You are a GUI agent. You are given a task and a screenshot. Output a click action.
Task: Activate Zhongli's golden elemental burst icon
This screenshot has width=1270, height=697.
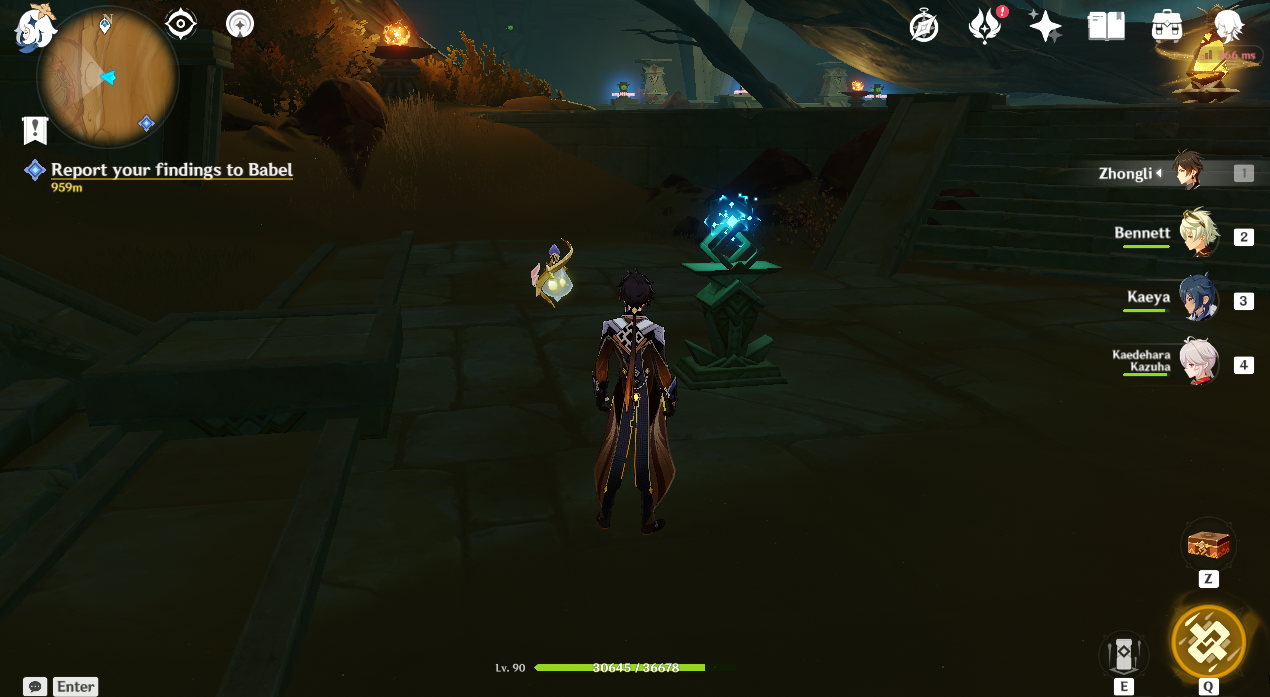pos(1208,641)
